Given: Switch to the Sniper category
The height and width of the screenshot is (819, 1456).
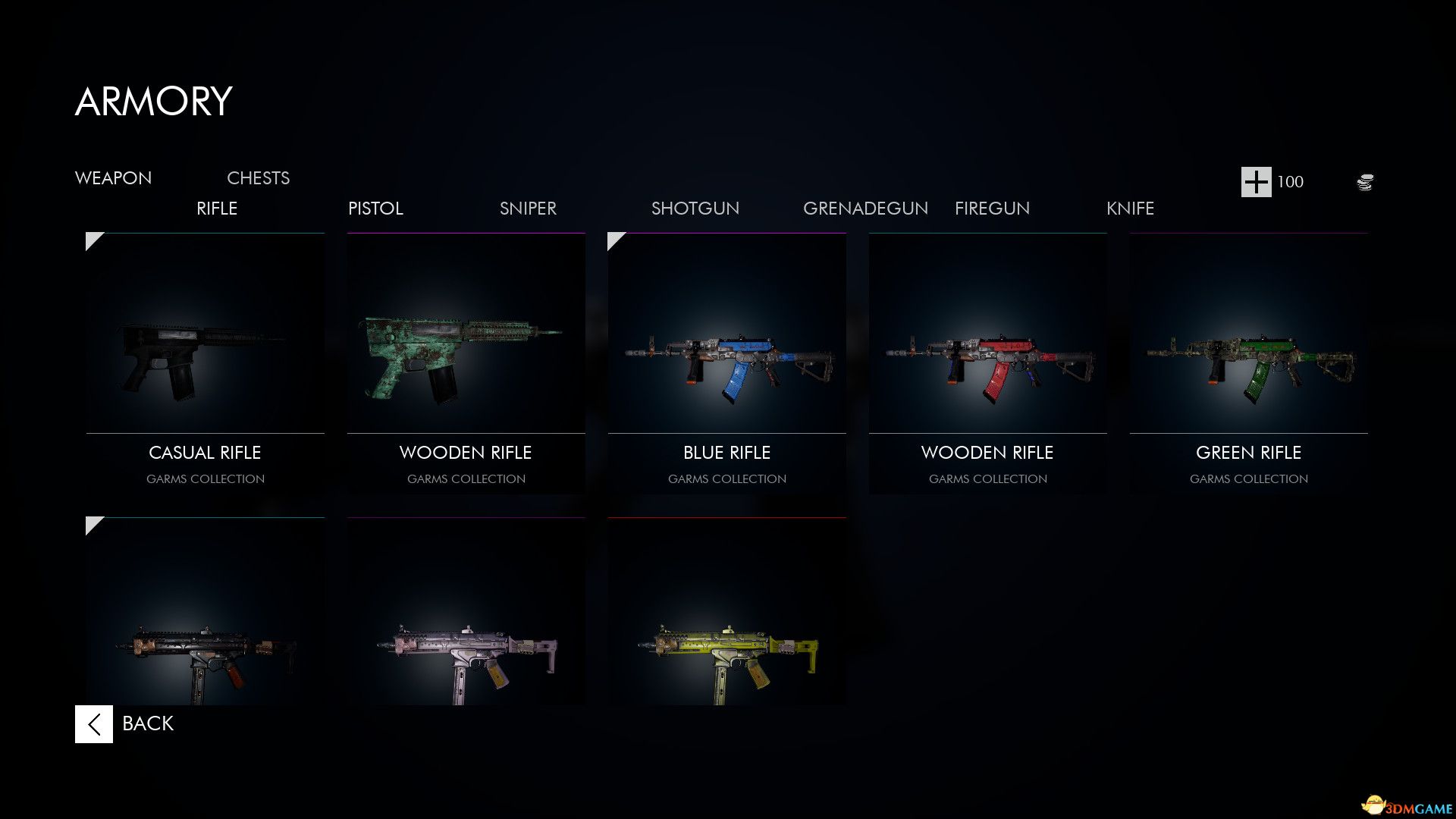Looking at the screenshot, I should pos(528,209).
